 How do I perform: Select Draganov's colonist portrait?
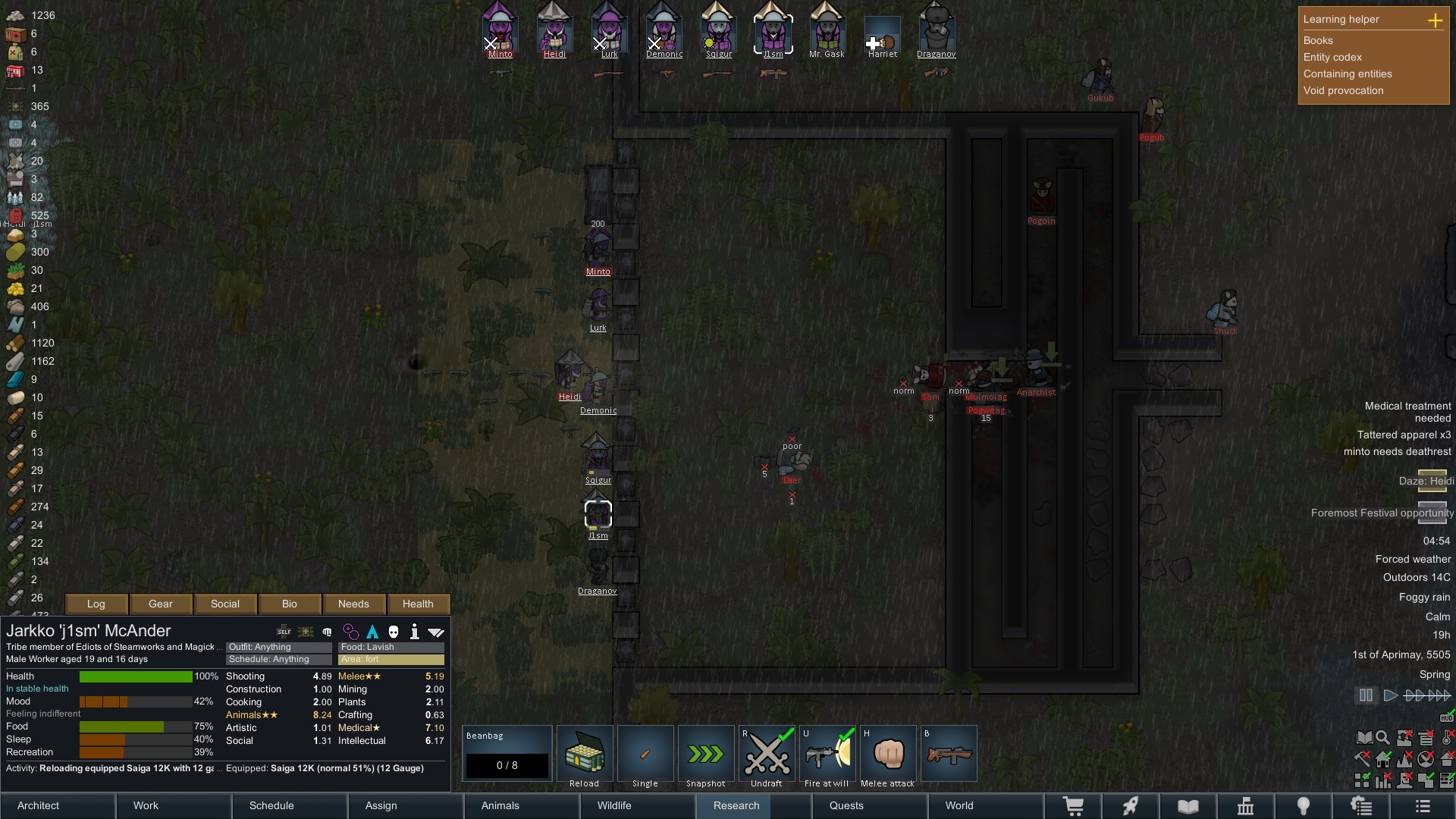(936, 32)
